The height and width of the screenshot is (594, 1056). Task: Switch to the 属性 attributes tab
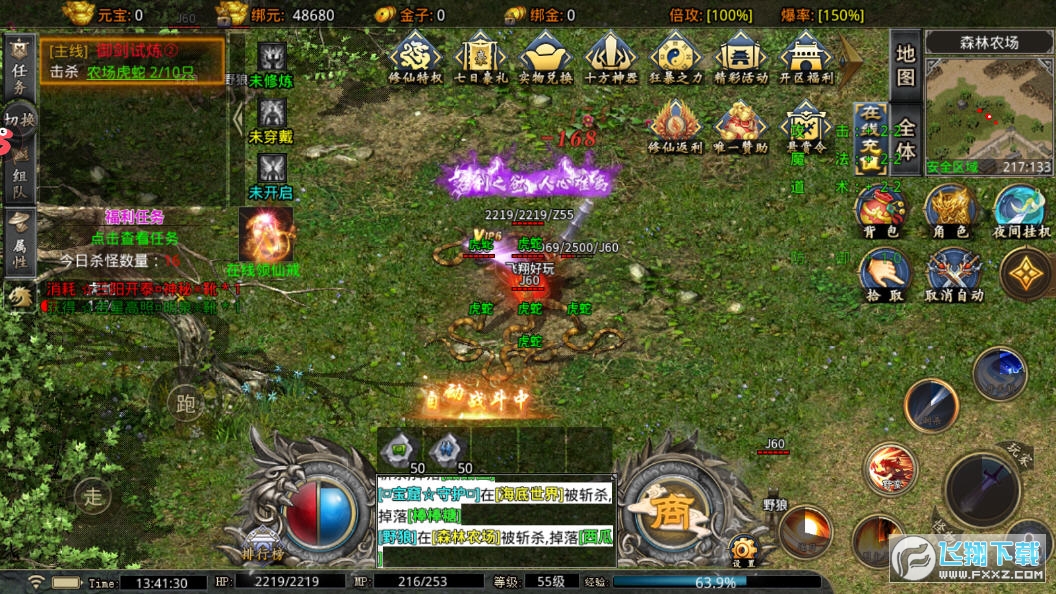18,241
